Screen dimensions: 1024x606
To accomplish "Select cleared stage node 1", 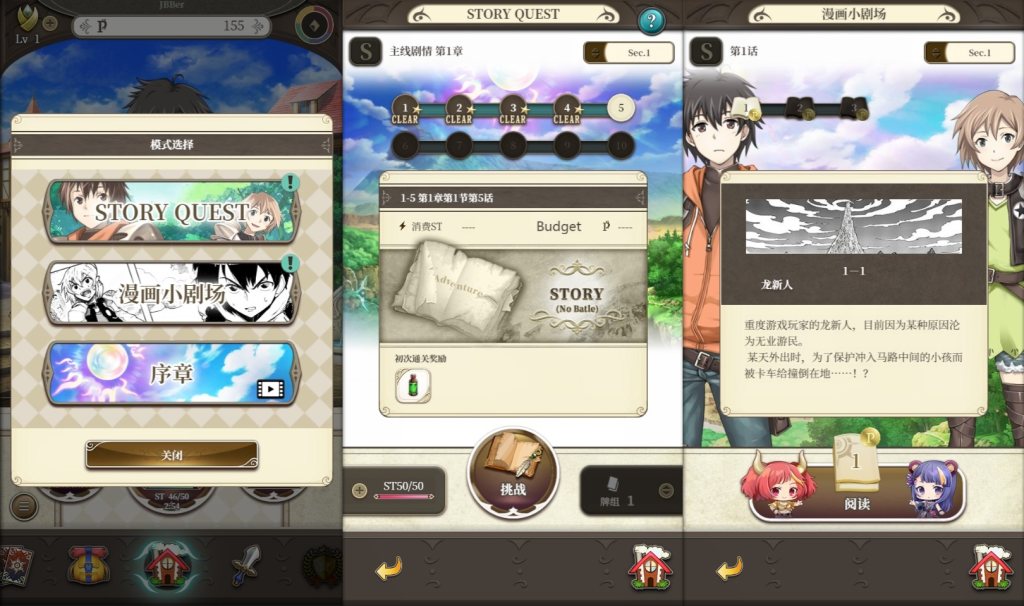I will pyautogui.click(x=405, y=109).
